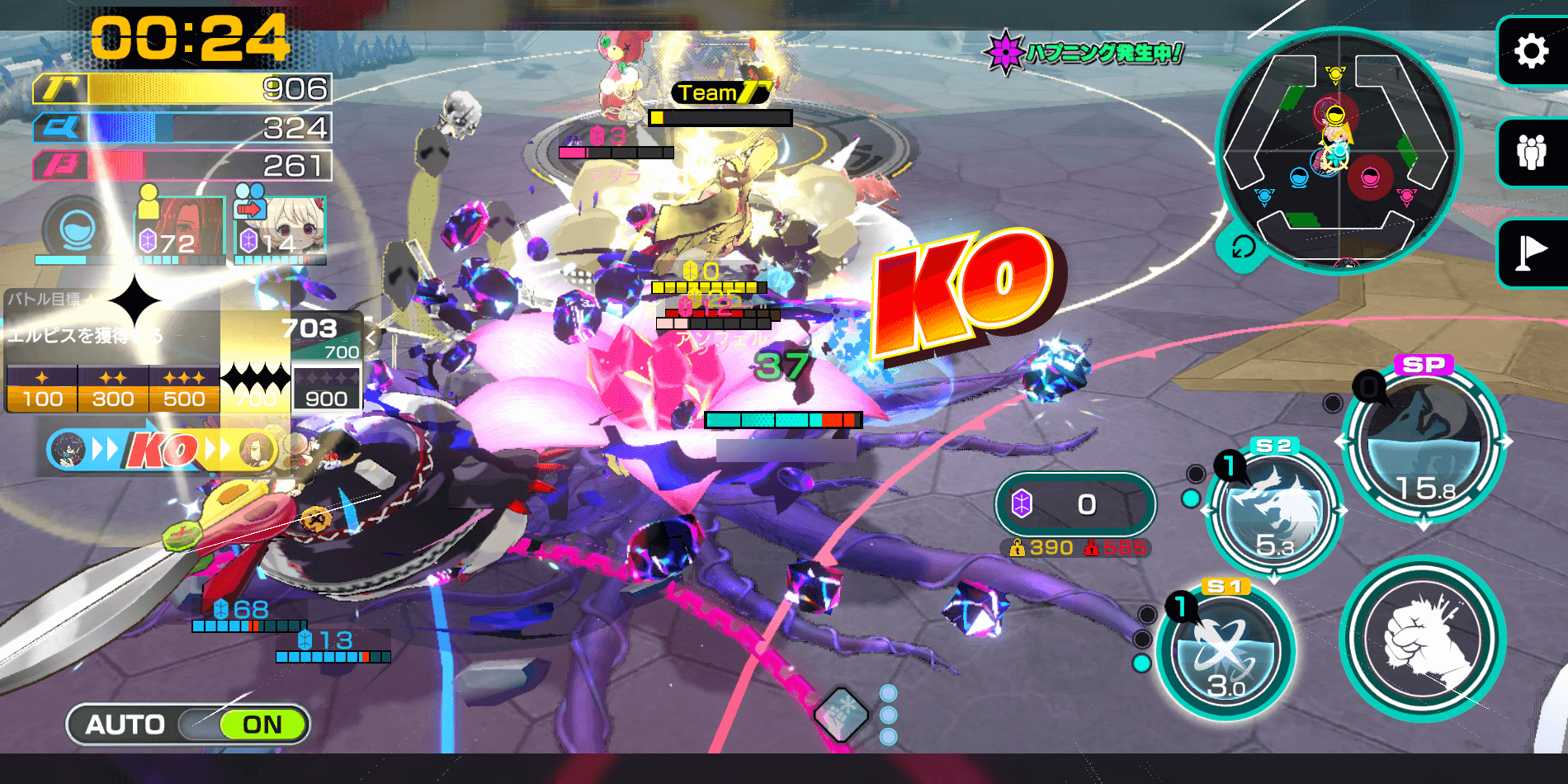
Task: Collapse the battle objective panel arrow
Action: point(371,338)
